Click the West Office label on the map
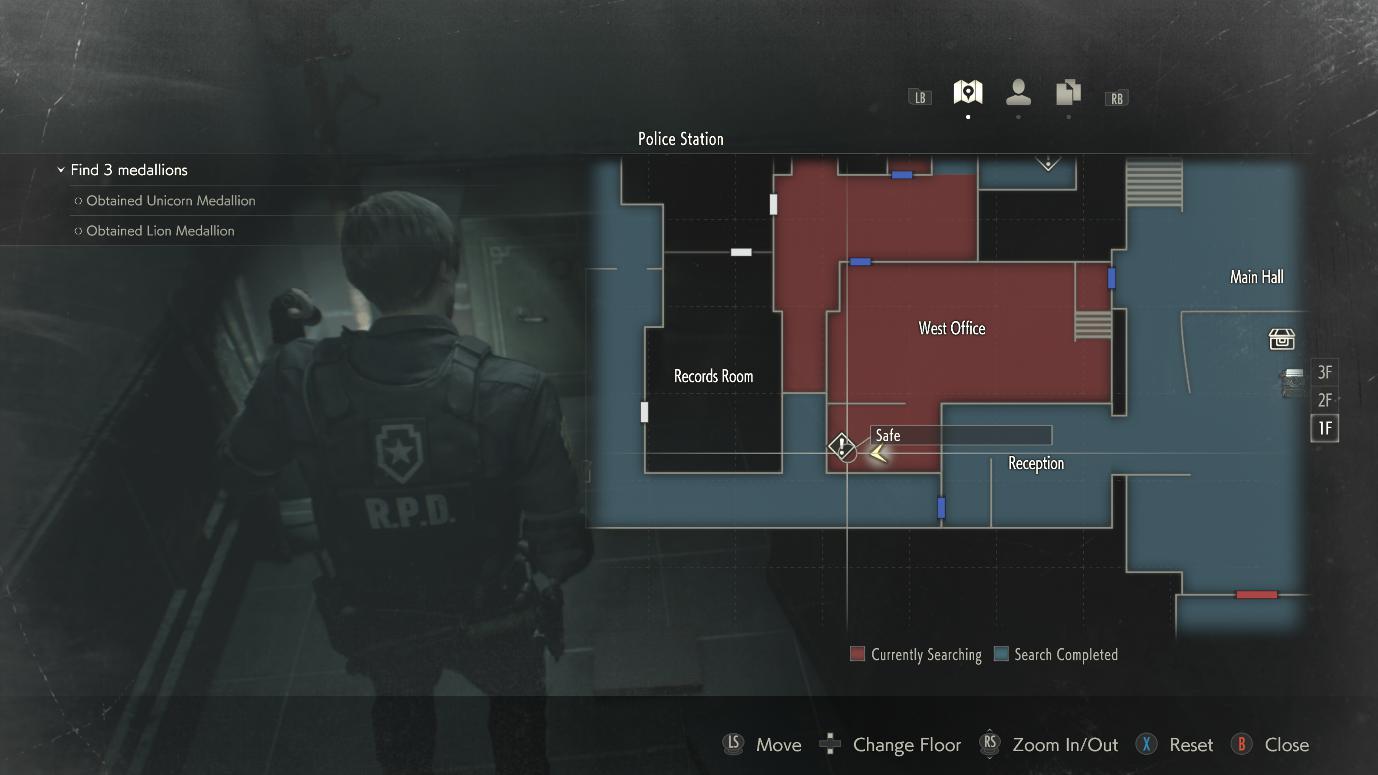The image size is (1378, 775). tap(951, 328)
